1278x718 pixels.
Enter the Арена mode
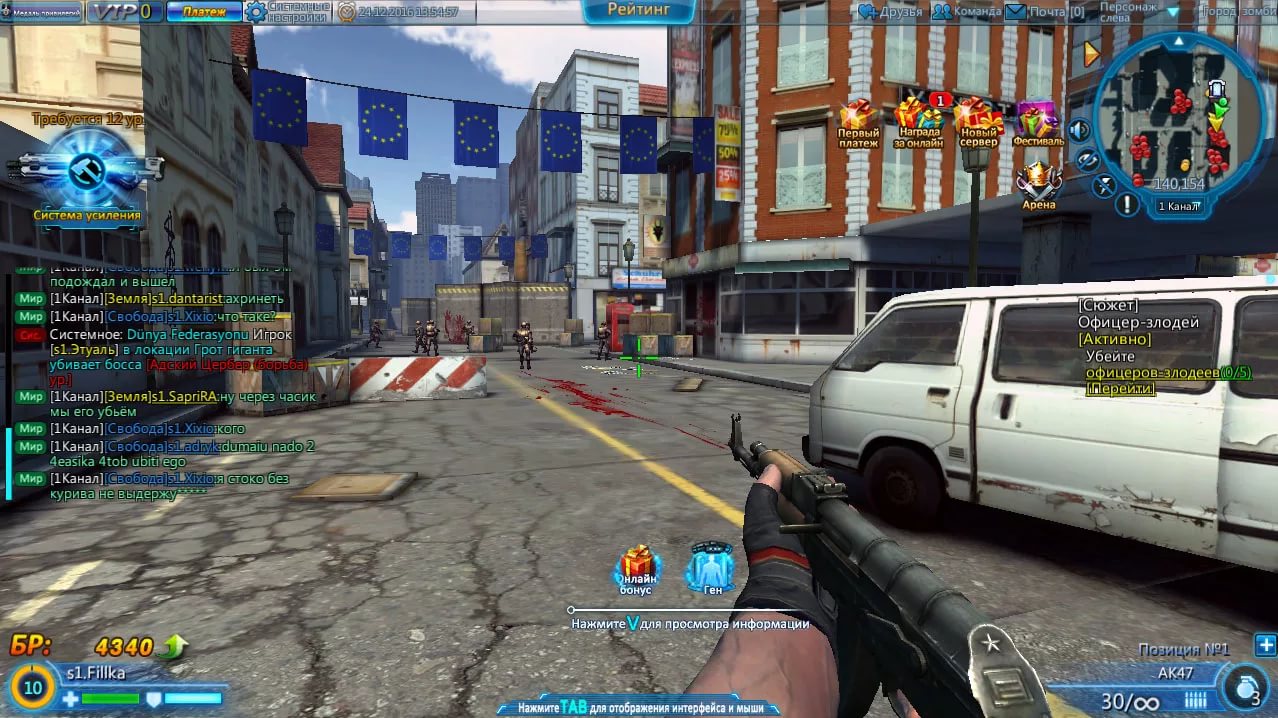pyautogui.click(x=1038, y=185)
